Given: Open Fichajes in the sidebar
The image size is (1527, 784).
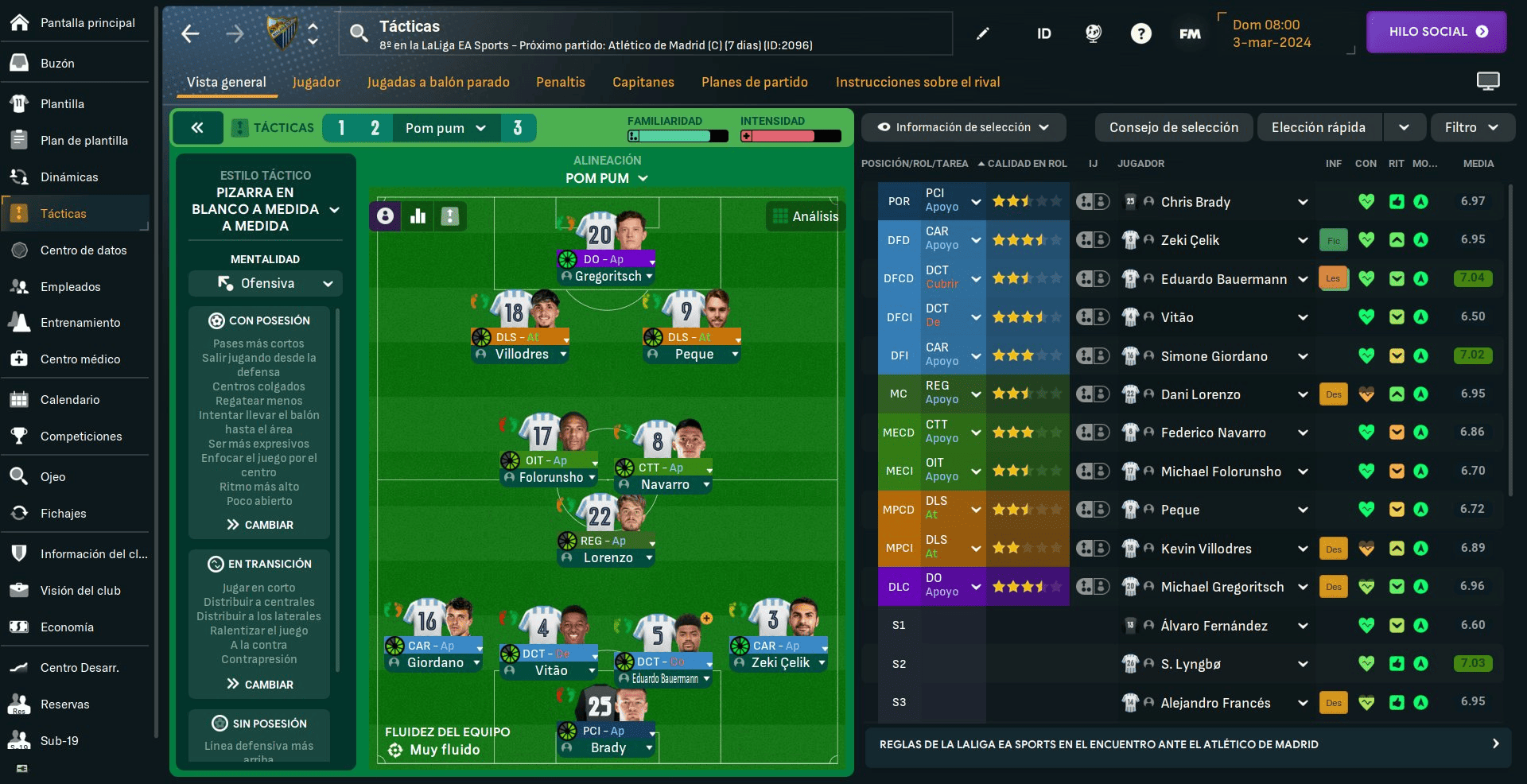Looking at the screenshot, I should click(63, 514).
